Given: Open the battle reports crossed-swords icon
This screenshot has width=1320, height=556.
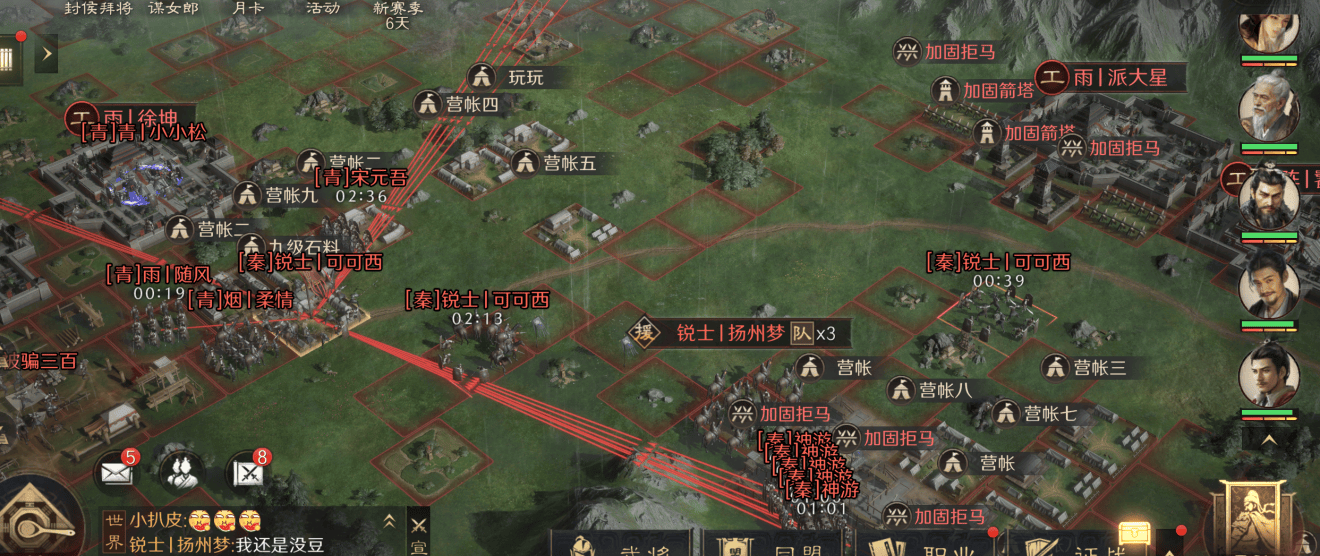Looking at the screenshot, I should pyautogui.click(x=248, y=471).
